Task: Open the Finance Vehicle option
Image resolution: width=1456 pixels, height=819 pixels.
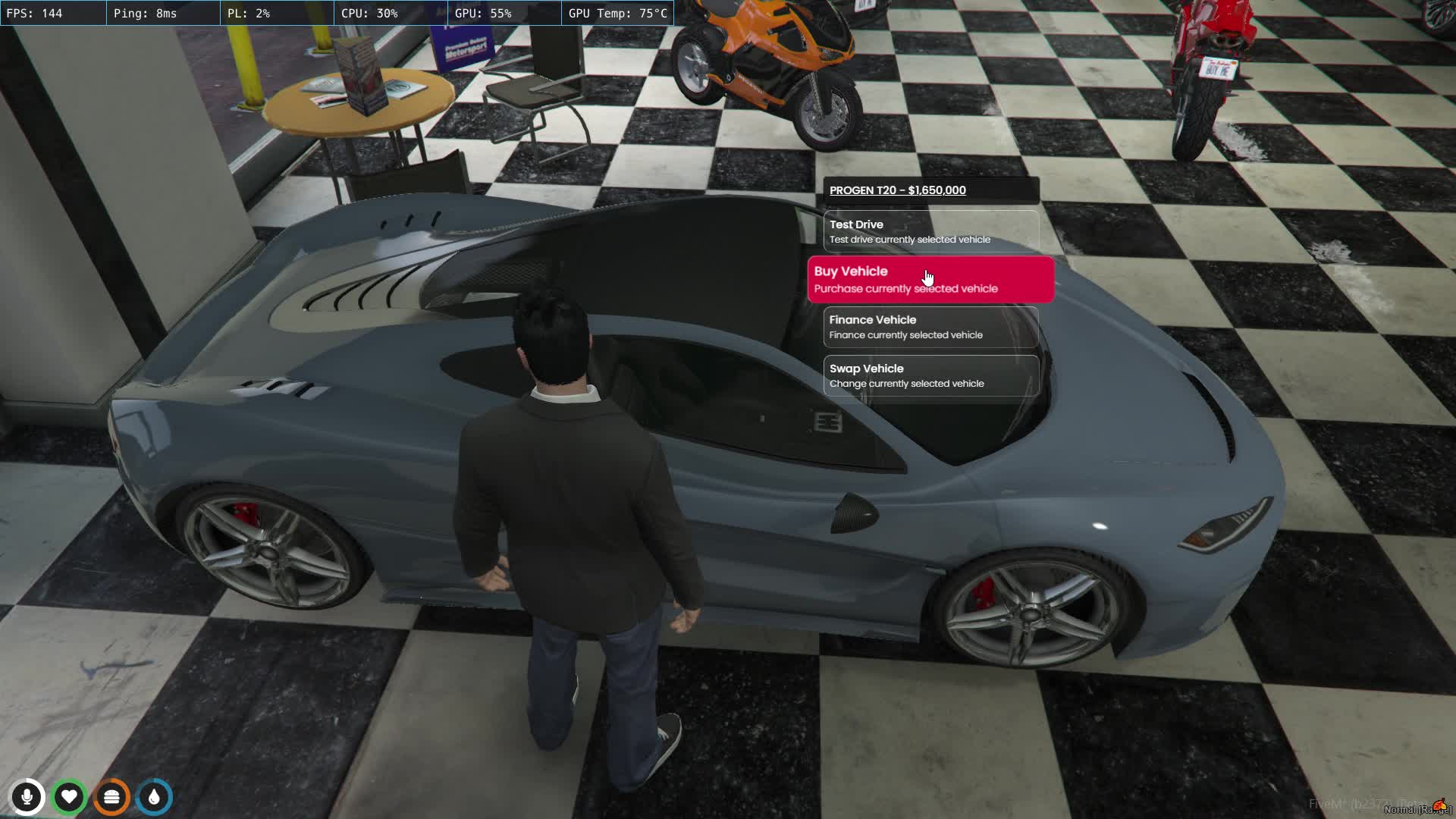Action: click(x=930, y=327)
